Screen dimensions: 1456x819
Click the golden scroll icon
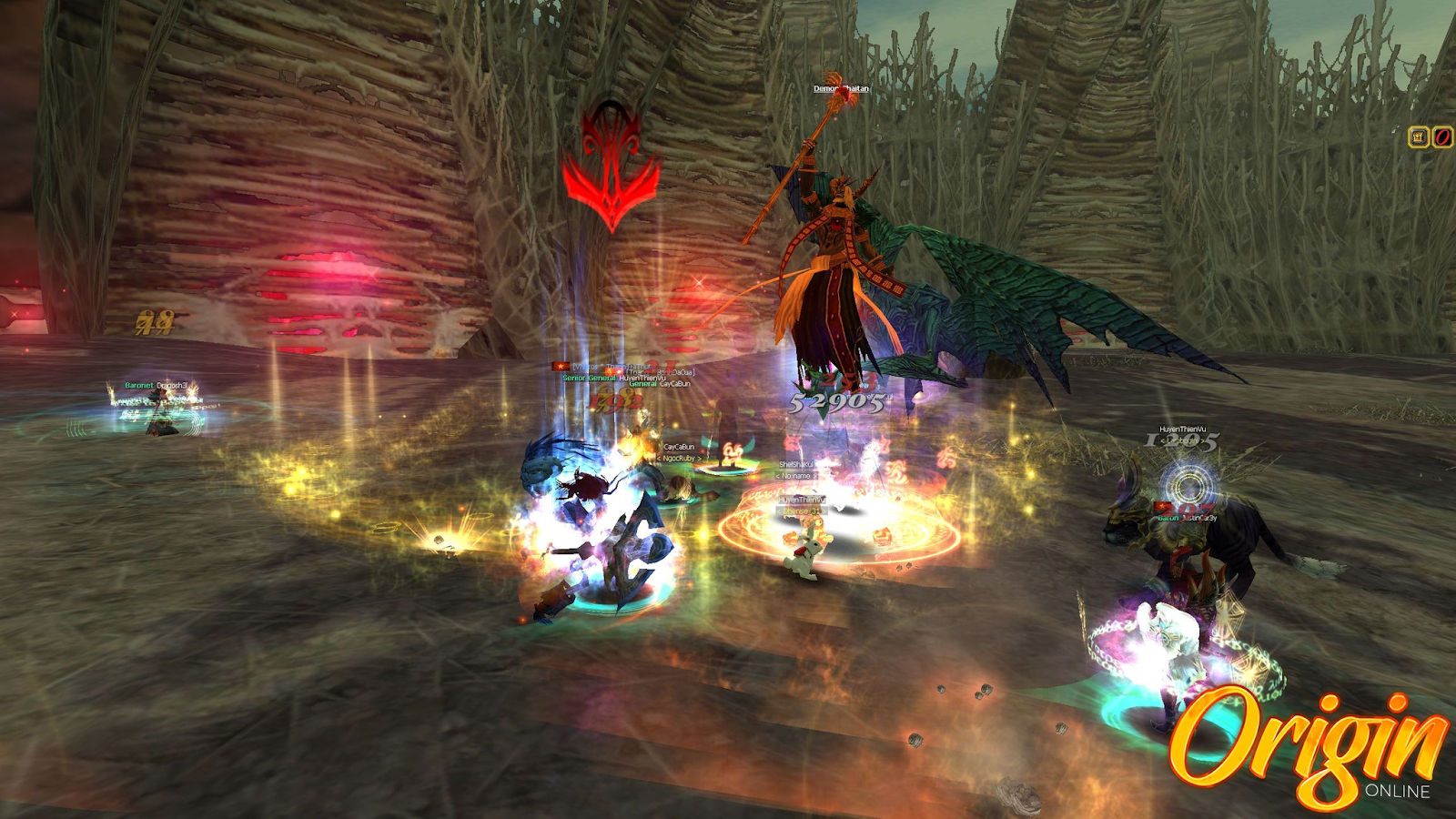(1418, 137)
